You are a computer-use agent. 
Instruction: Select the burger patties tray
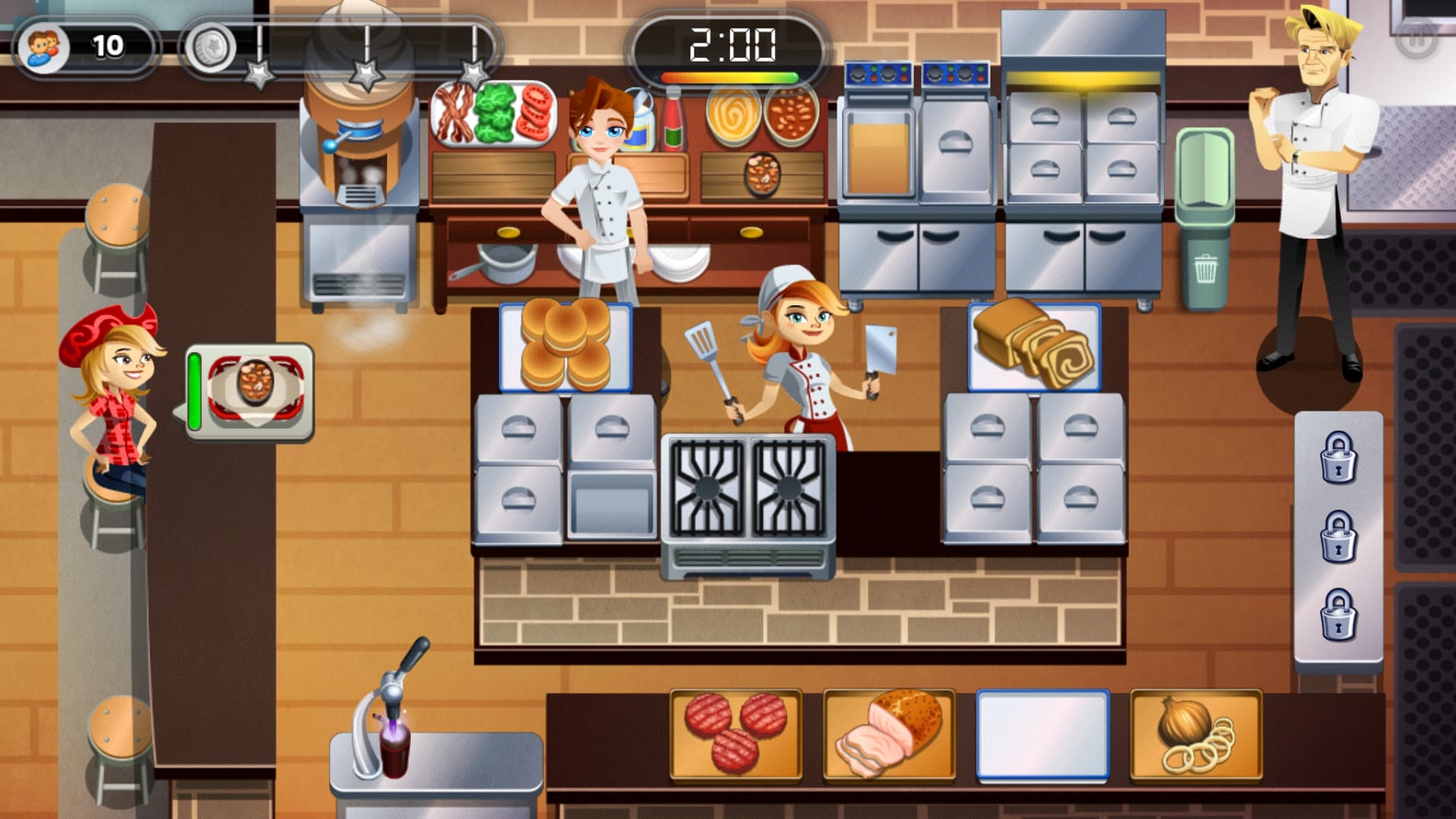pos(735,735)
